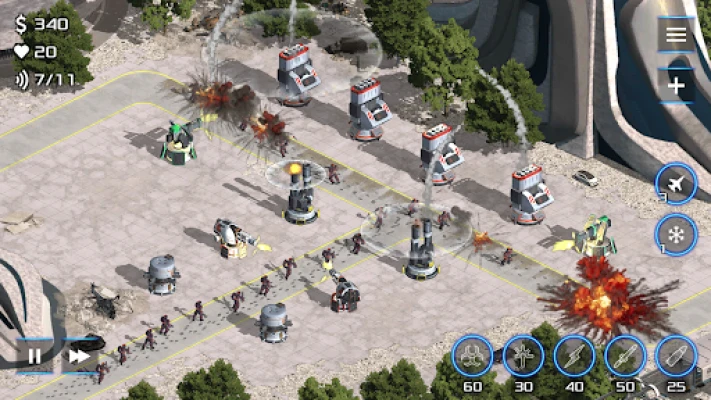Screen dimensions: 711x400
Task: Choose the tower costing 30
Action: (x=523, y=355)
